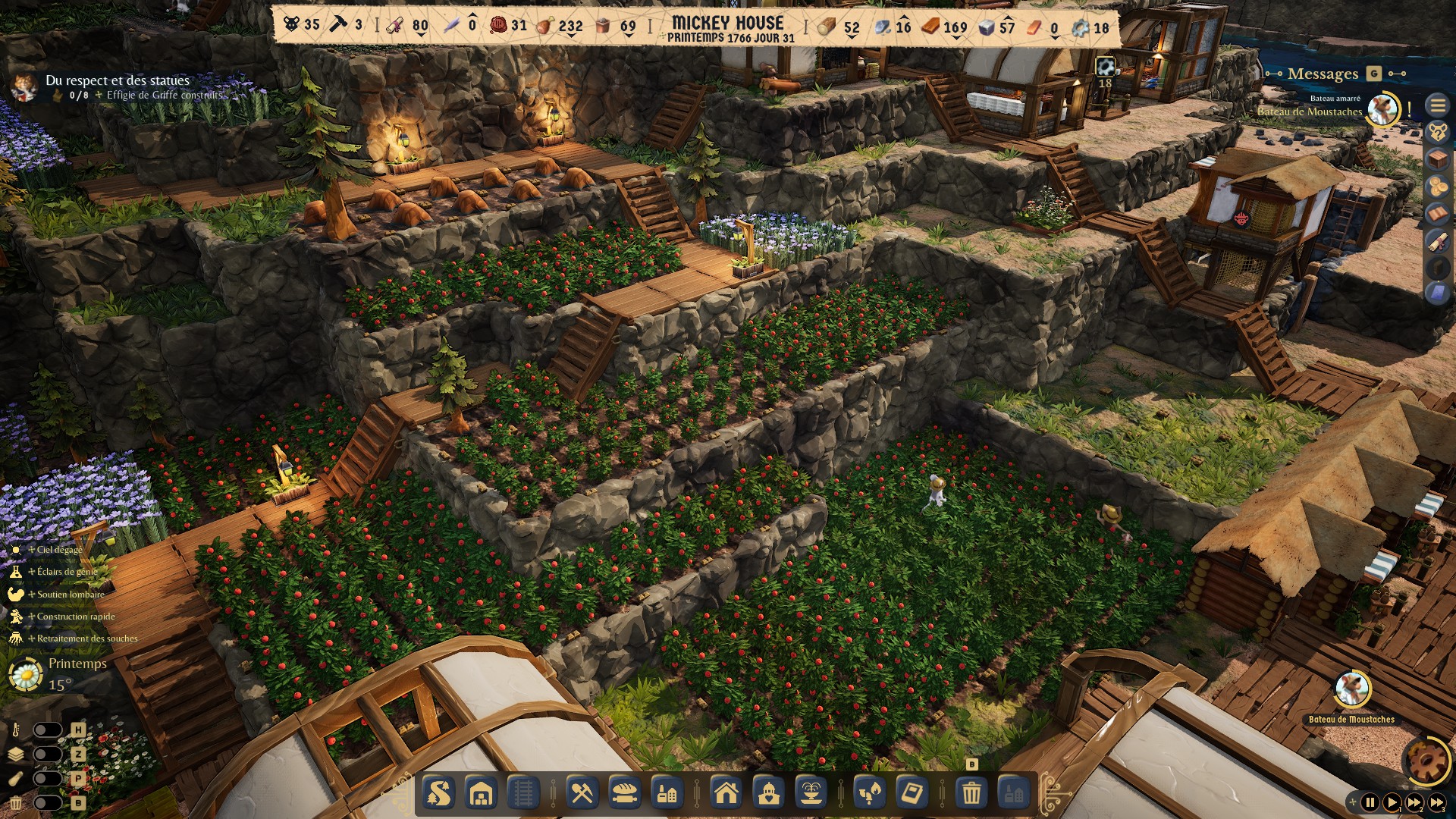The height and width of the screenshot is (819, 1456).
Task: Open the blueprint build category
Action: click(912, 793)
